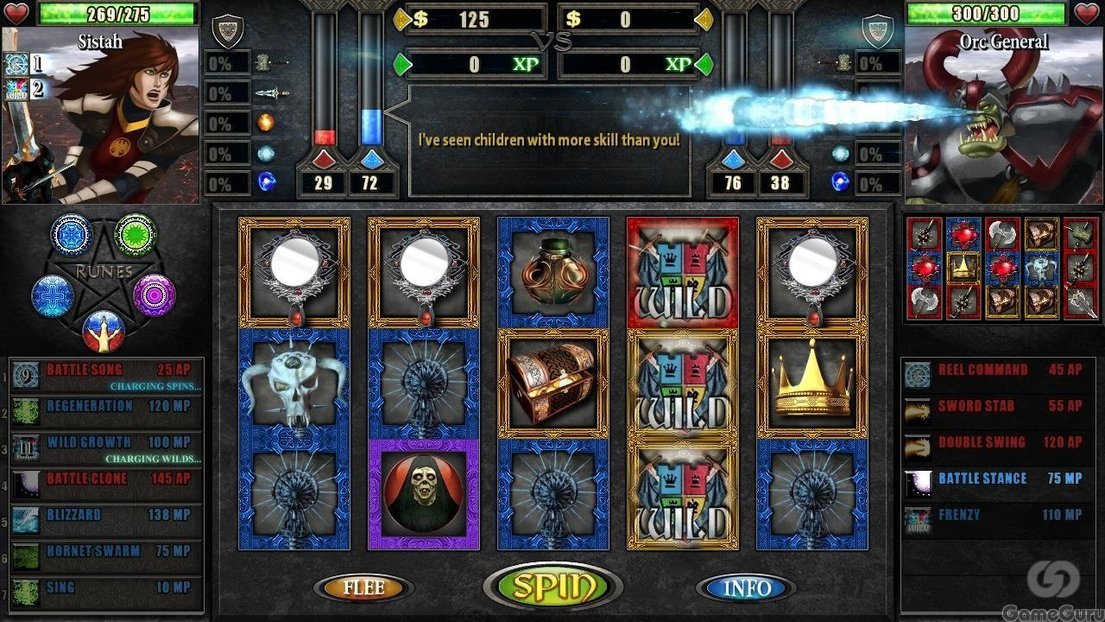Use the Regeneration spell
Screen dimensions: 1105x622
pos(106,407)
